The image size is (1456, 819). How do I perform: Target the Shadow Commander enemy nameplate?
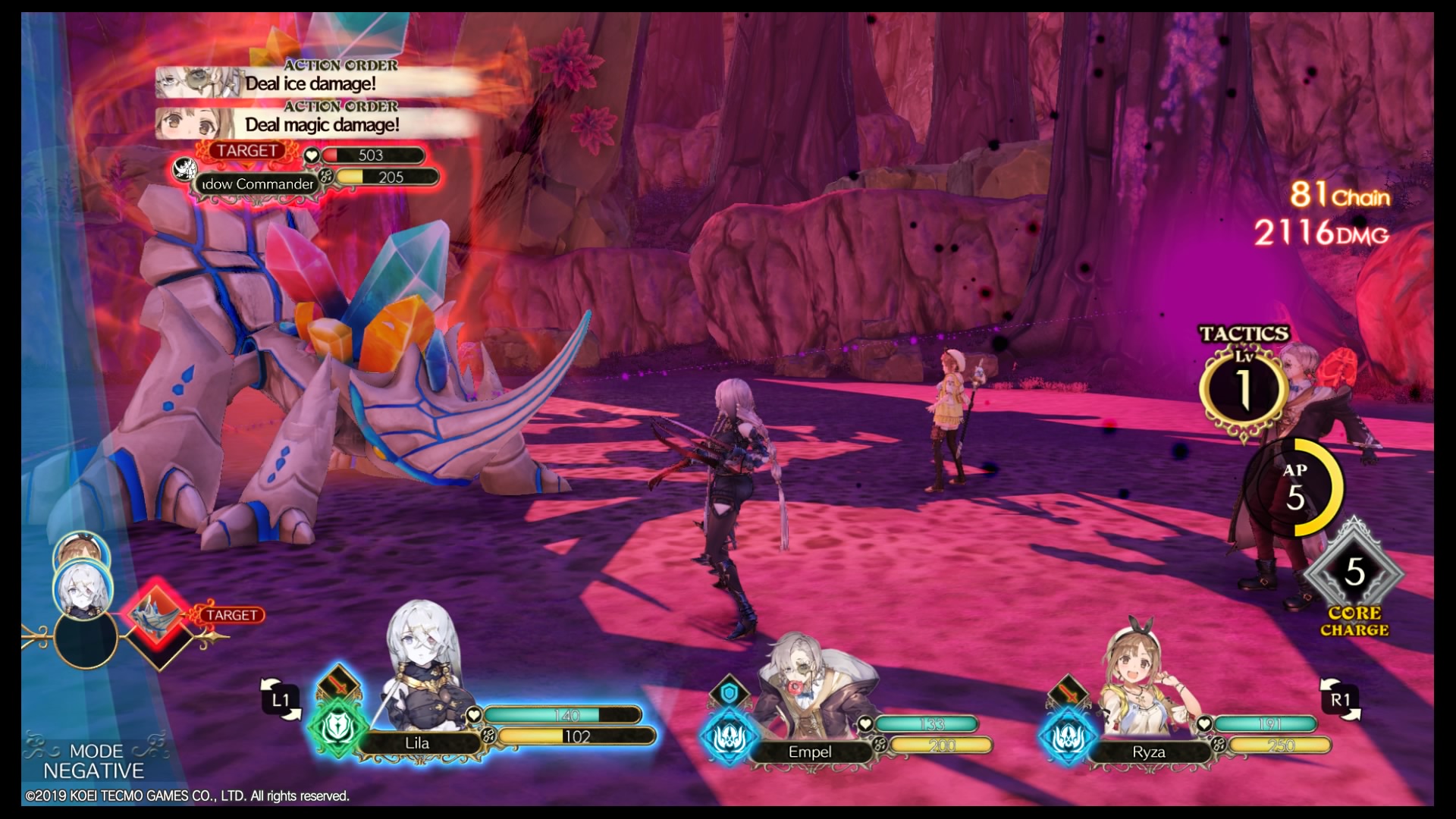pyautogui.click(x=256, y=184)
